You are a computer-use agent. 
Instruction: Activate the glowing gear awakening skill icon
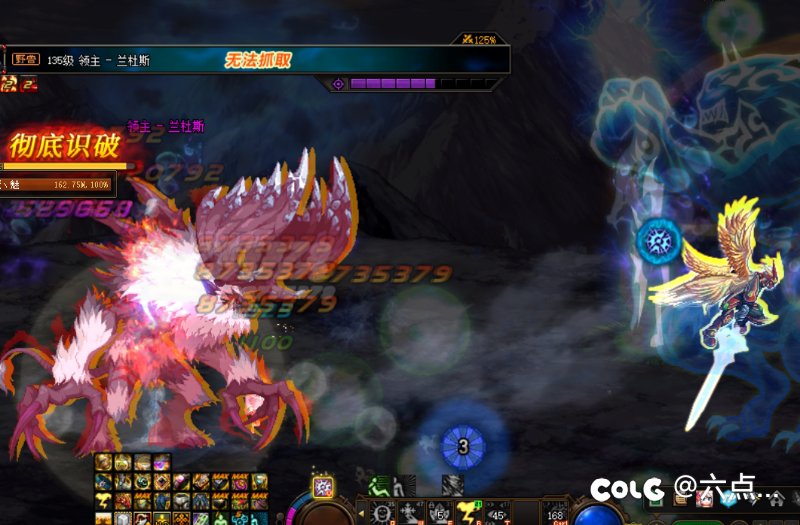pos(323,487)
